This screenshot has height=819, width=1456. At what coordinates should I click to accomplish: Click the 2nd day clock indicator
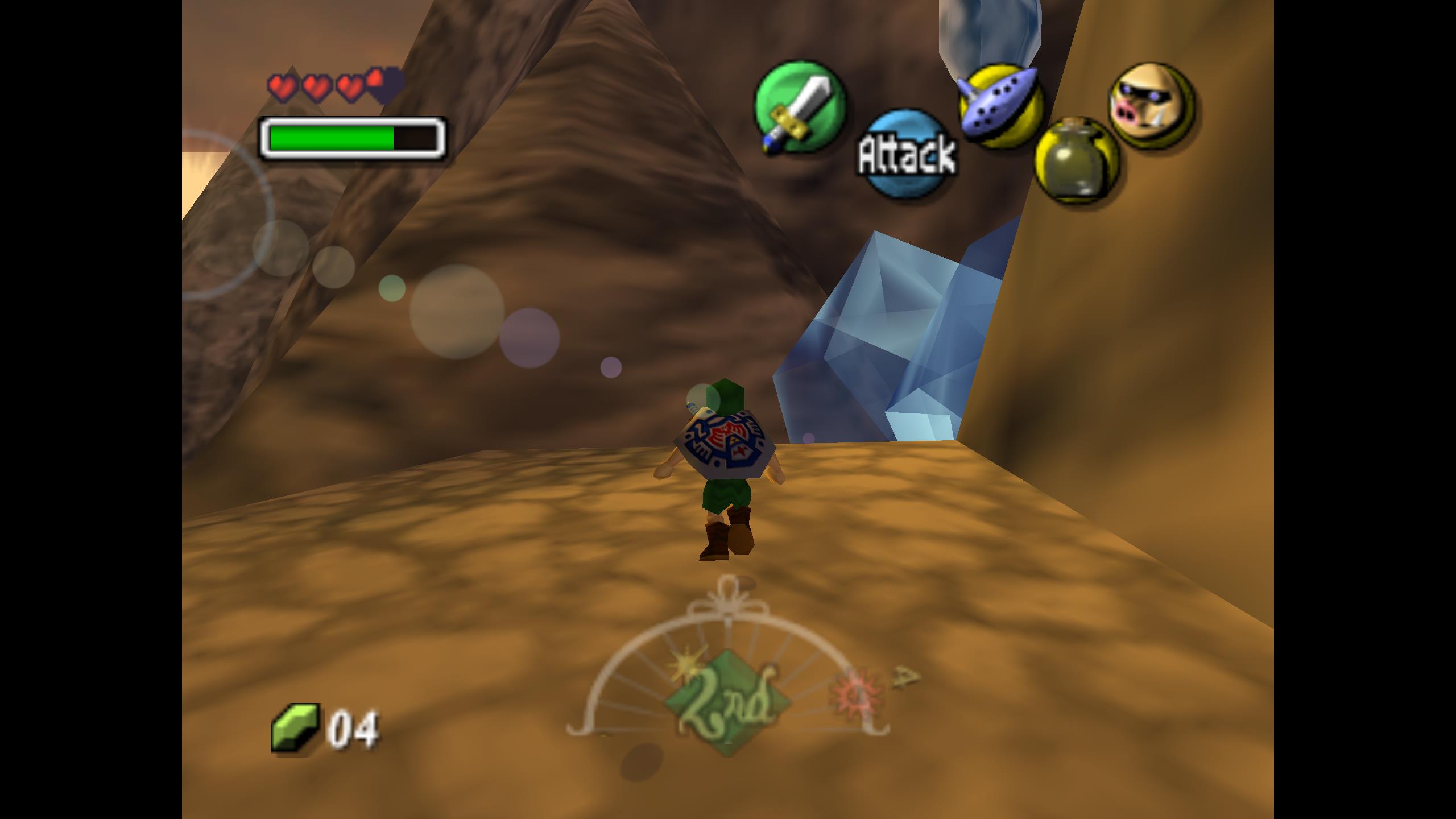coord(728,704)
